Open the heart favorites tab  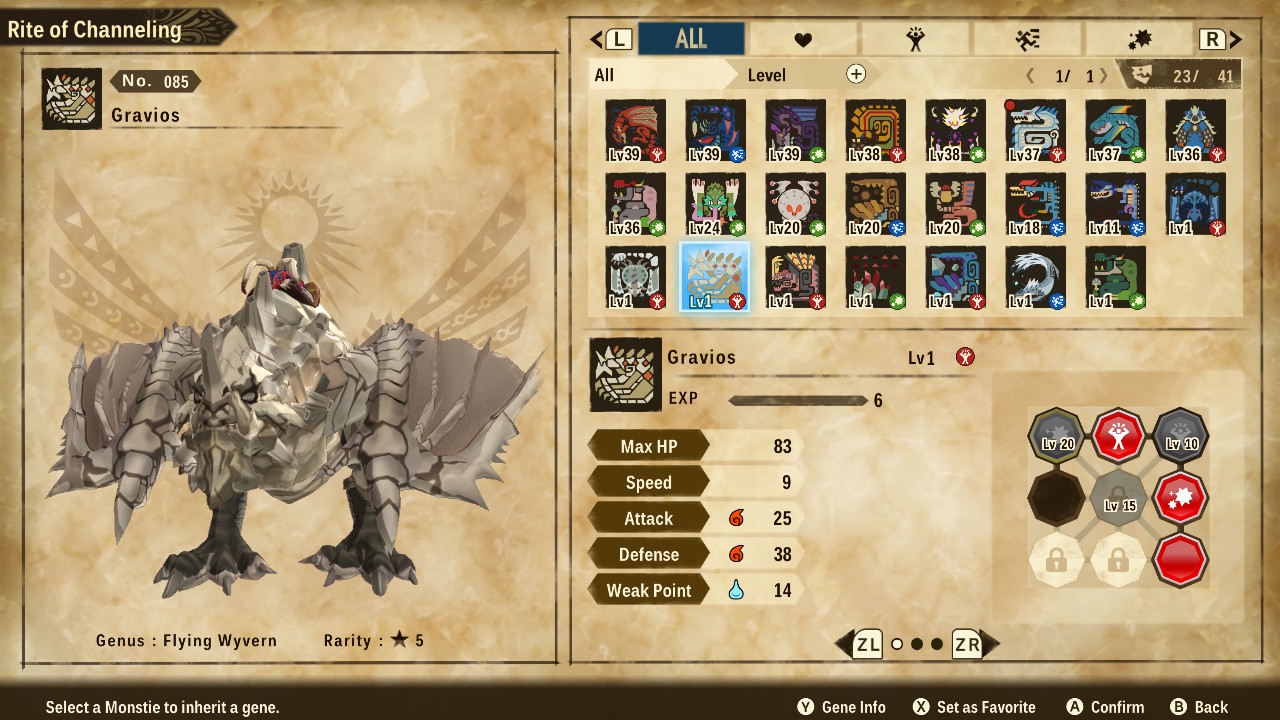(x=803, y=40)
